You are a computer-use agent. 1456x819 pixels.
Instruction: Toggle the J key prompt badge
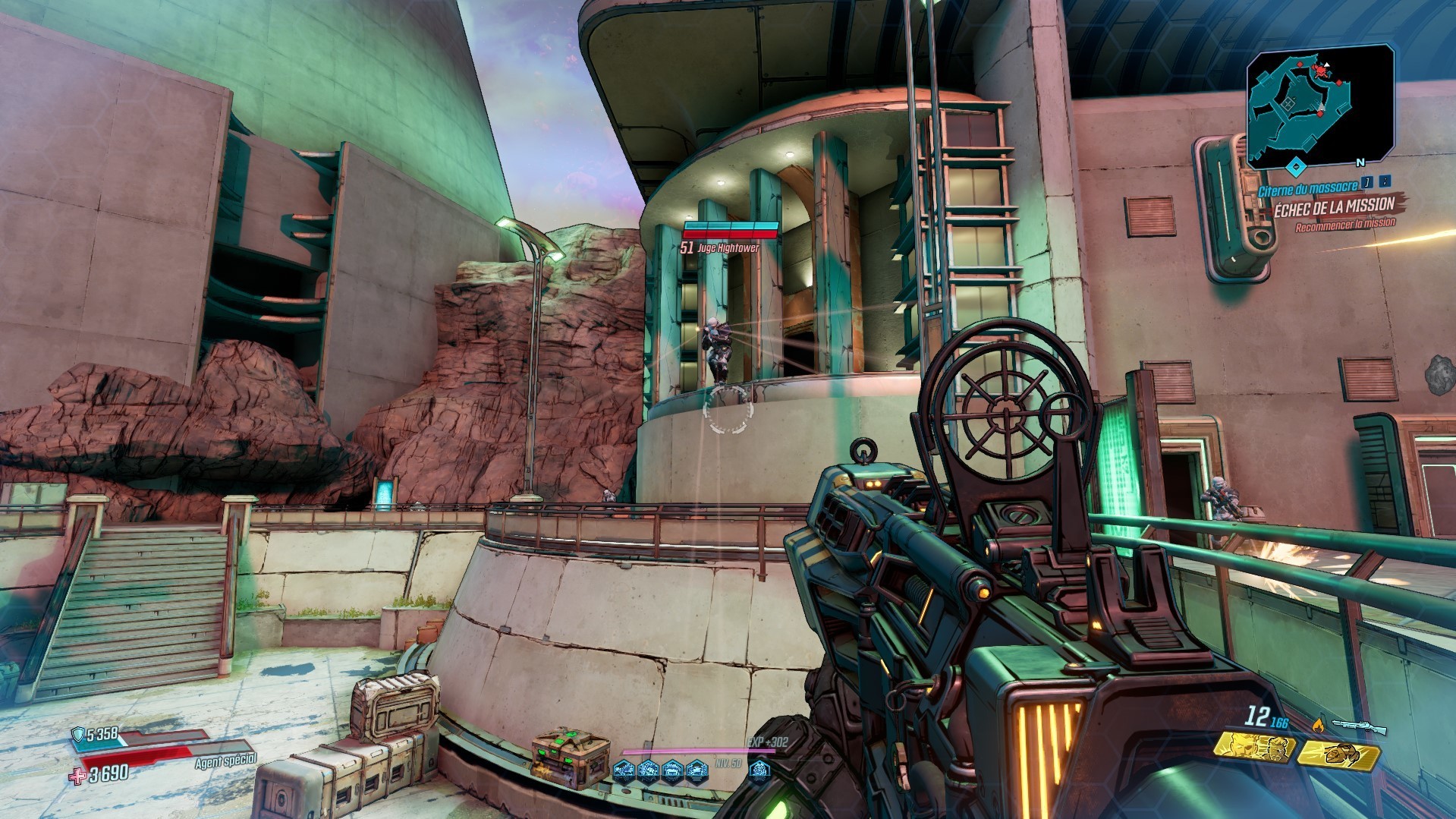point(1367,183)
